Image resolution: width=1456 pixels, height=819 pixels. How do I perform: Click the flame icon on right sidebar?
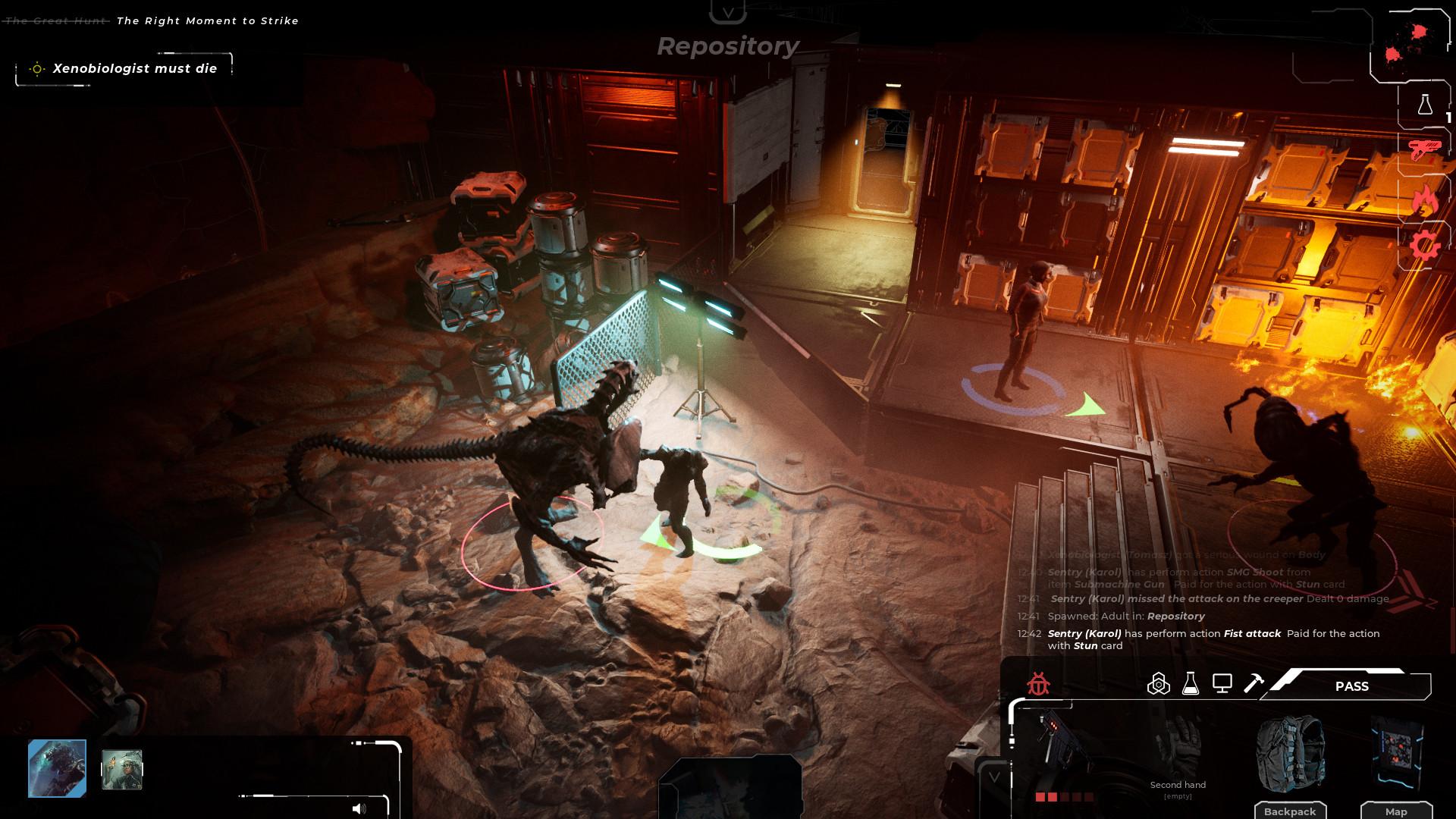[1425, 197]
